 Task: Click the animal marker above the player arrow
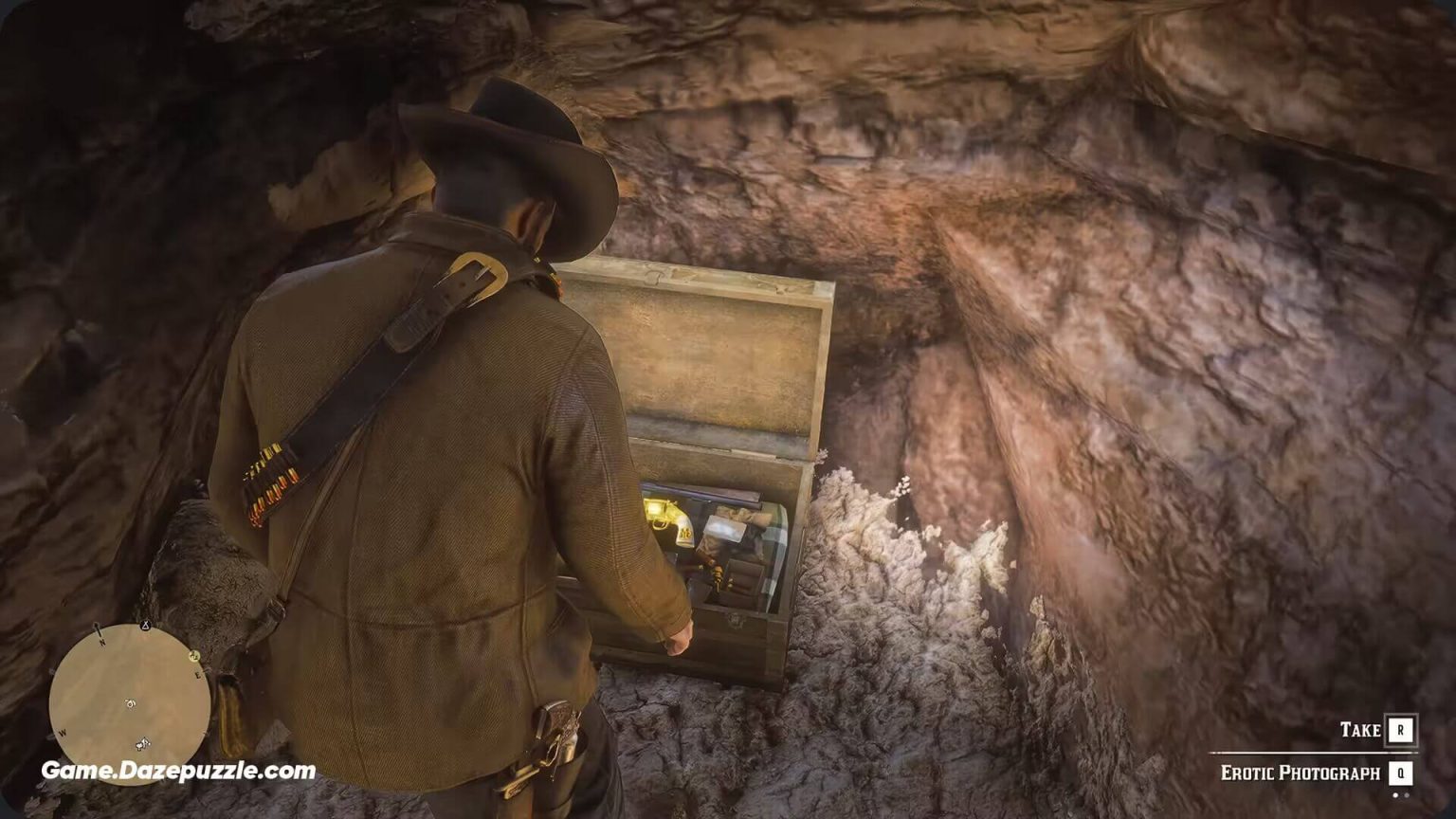tap(130, 704)
